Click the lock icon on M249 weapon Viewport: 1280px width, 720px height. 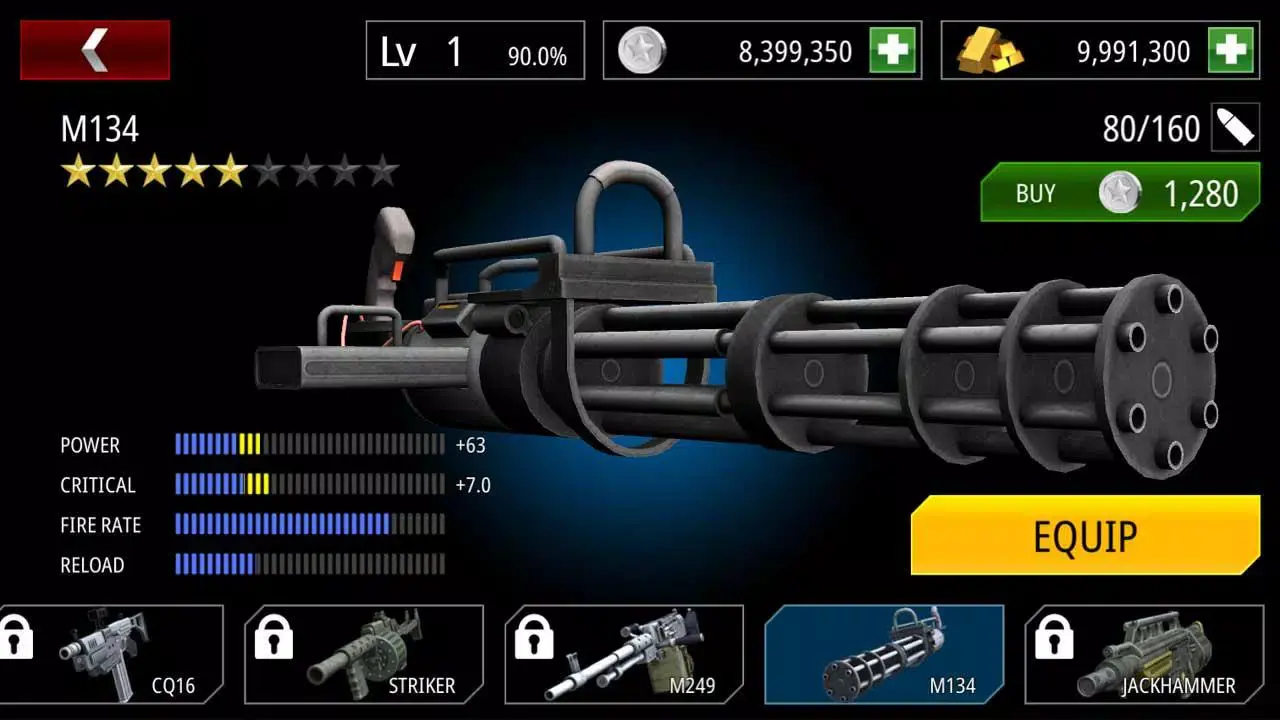(x=535, y=637)
